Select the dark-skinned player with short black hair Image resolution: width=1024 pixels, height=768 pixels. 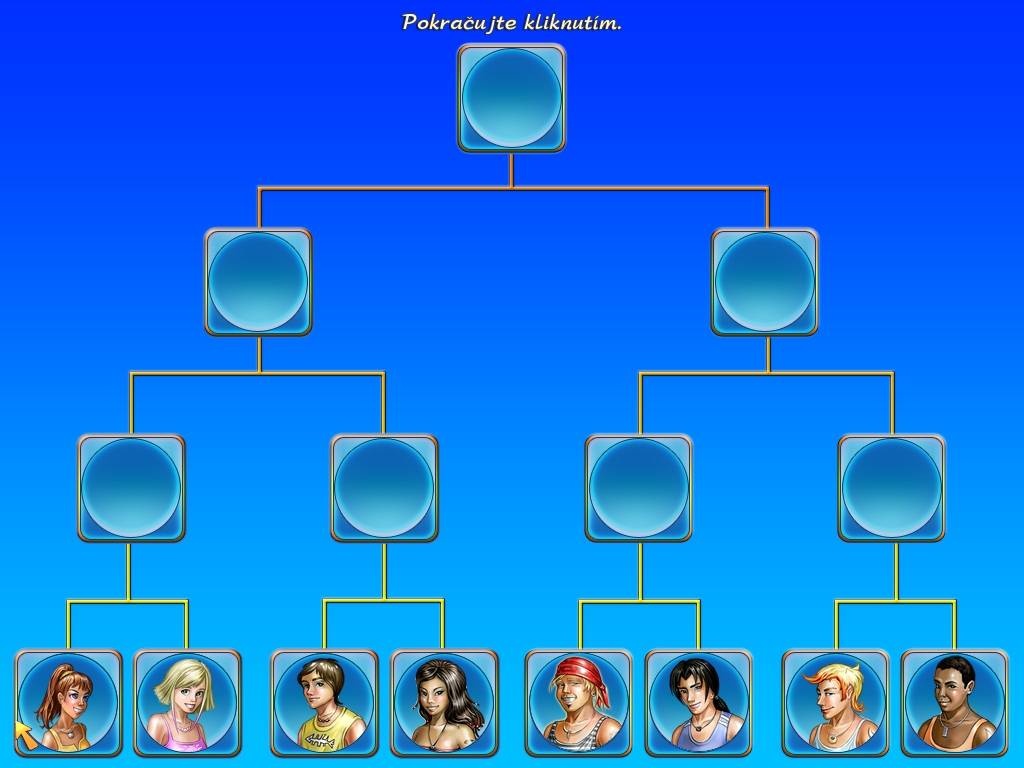[954, 702]
